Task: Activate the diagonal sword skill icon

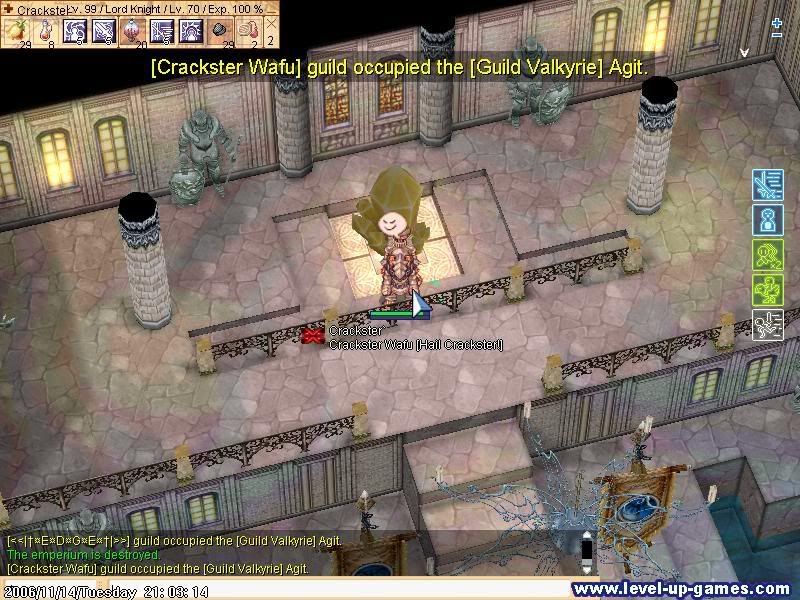Action: [x=104, y=31]
